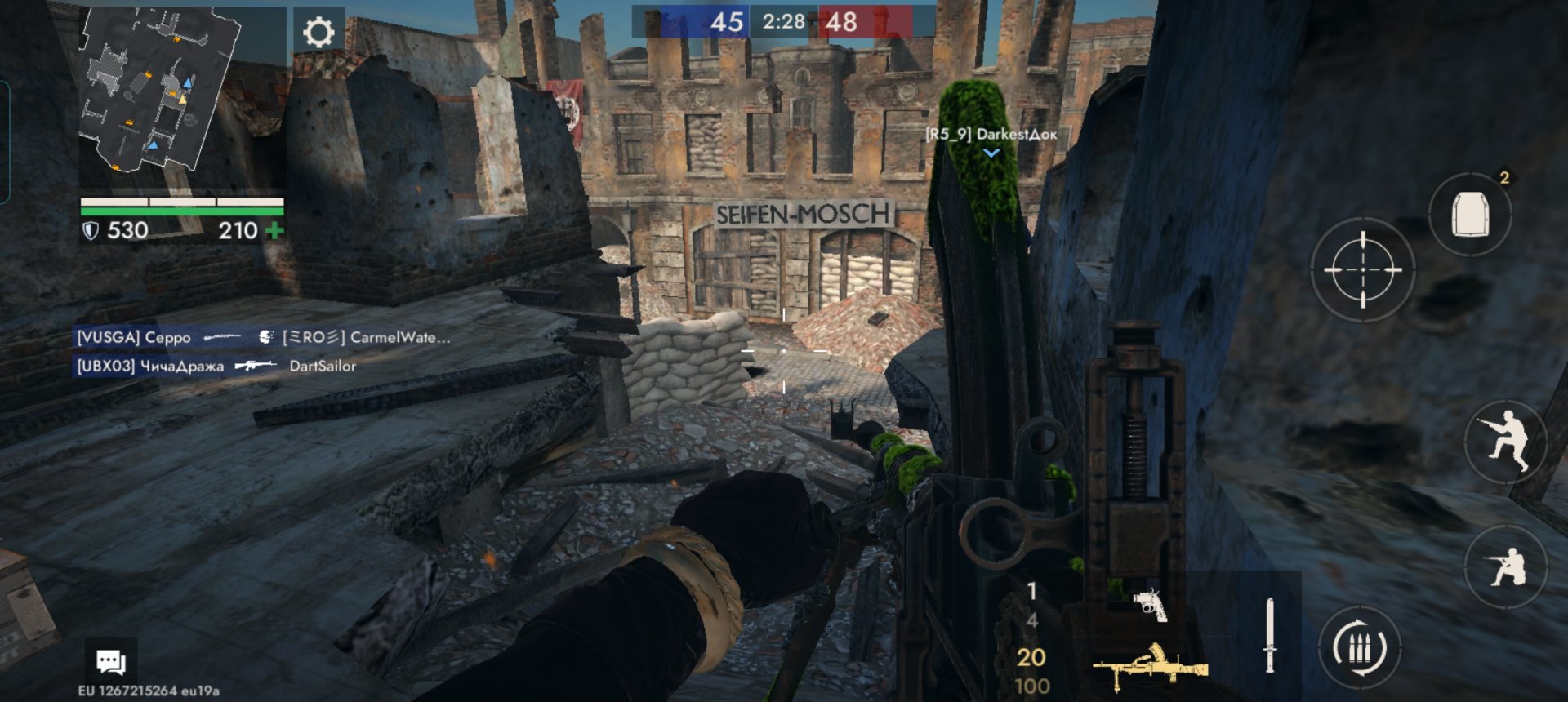1568x702 pixels.
Task: Open the settings gear menu
Action: (x=318, y=33)
